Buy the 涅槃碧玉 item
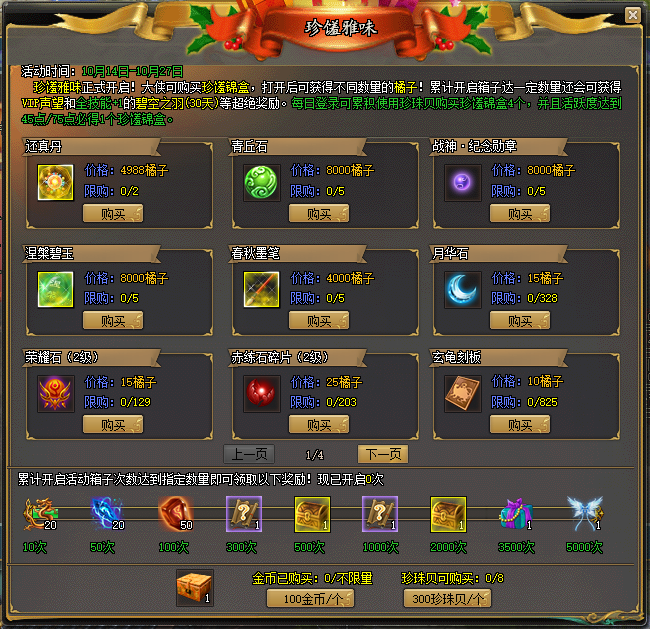Viewport: 650px width, 629px height. pyautogui.click(x=112, y=321)
